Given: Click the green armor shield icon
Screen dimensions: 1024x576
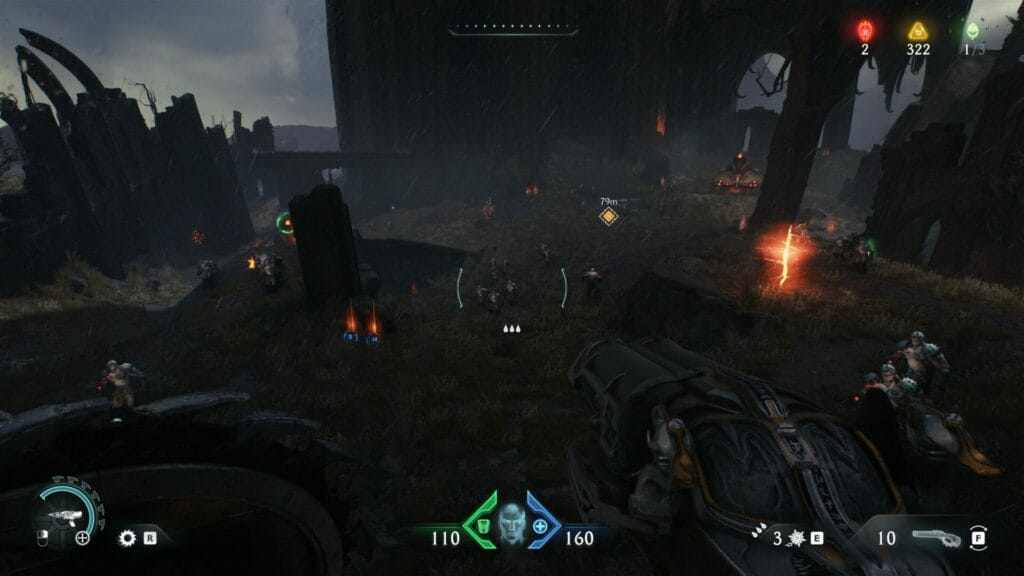Looking at the screenshot, I should [482, 525].
